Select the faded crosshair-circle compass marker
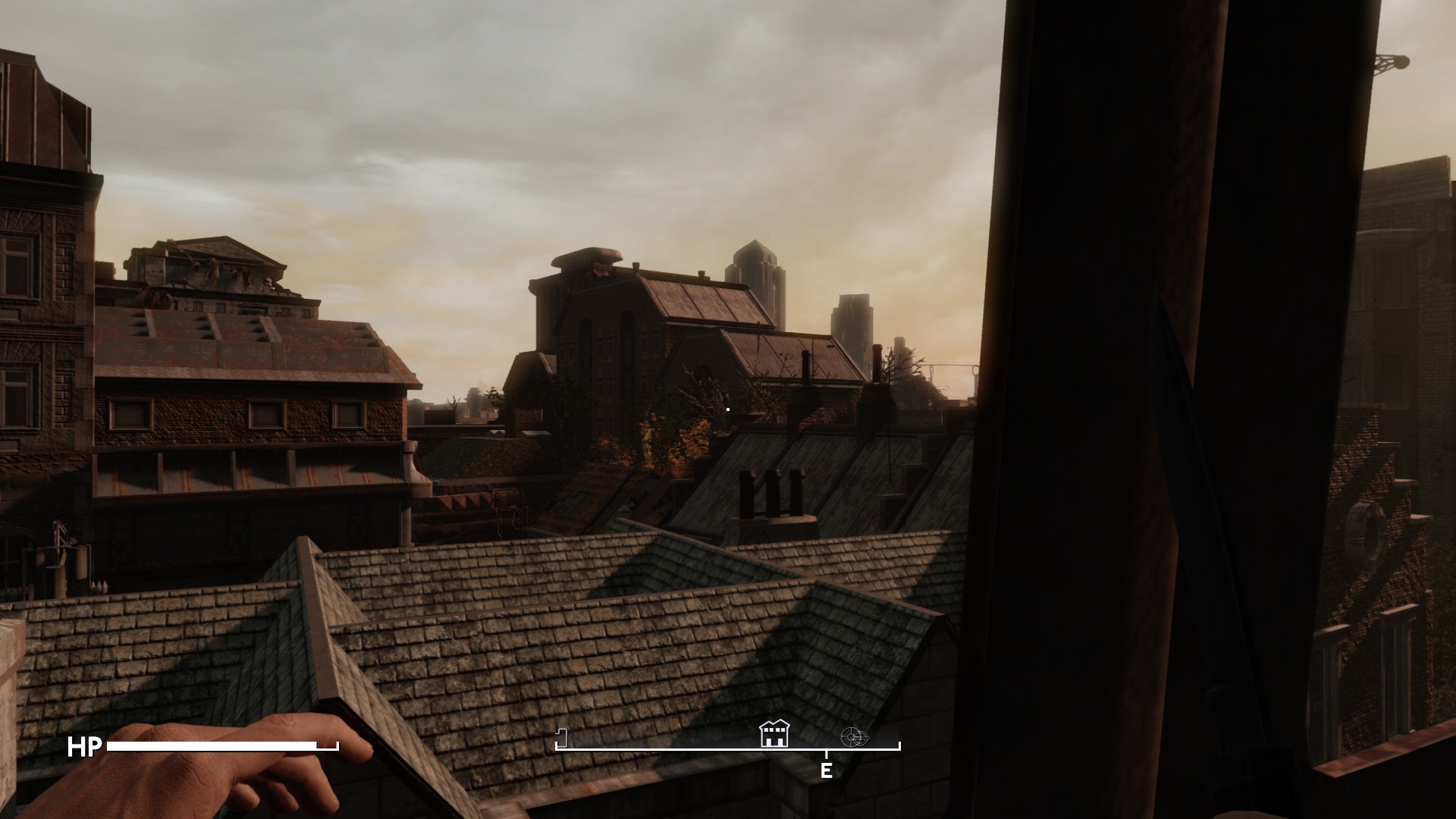1456x819 pixels. pos(855,736)
